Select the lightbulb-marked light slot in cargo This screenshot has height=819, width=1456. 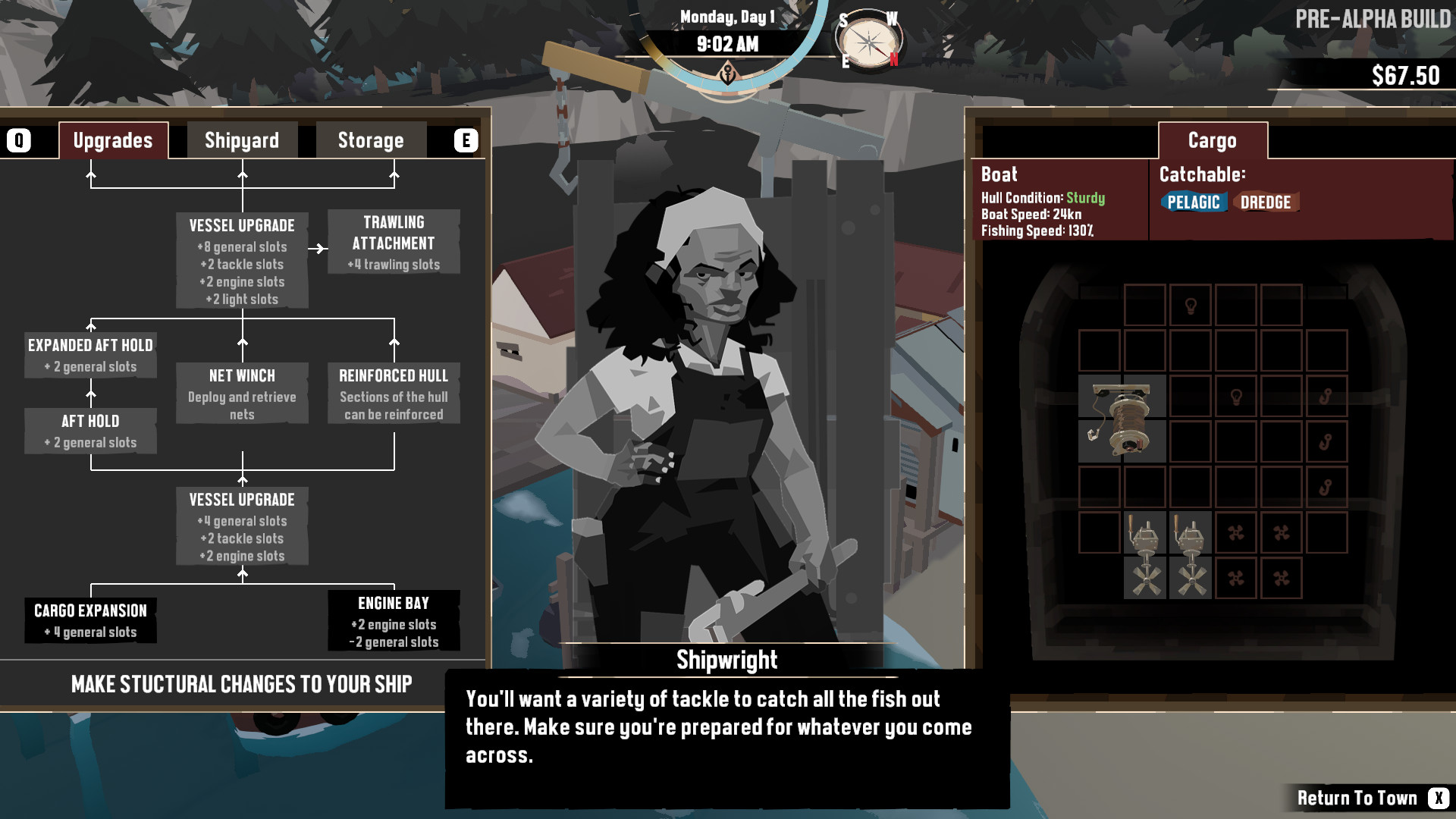[1191, 303]
